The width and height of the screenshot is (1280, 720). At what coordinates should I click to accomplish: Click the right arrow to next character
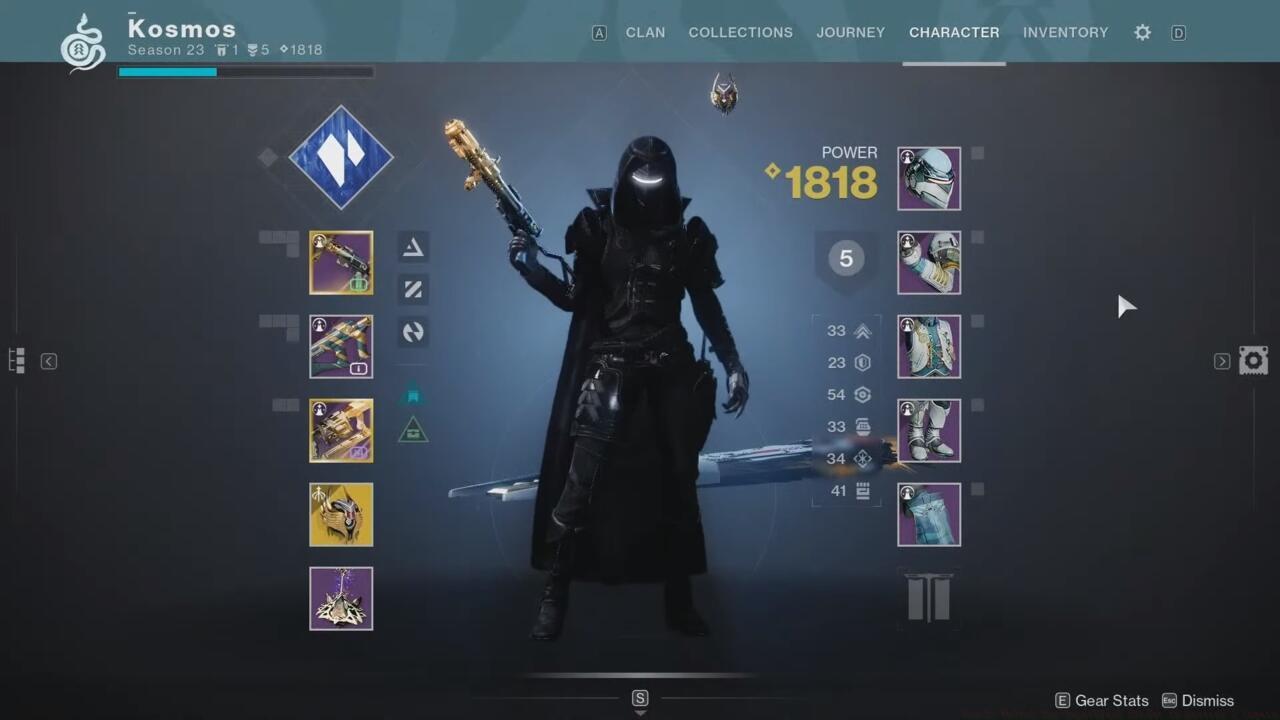[1221, 361]
